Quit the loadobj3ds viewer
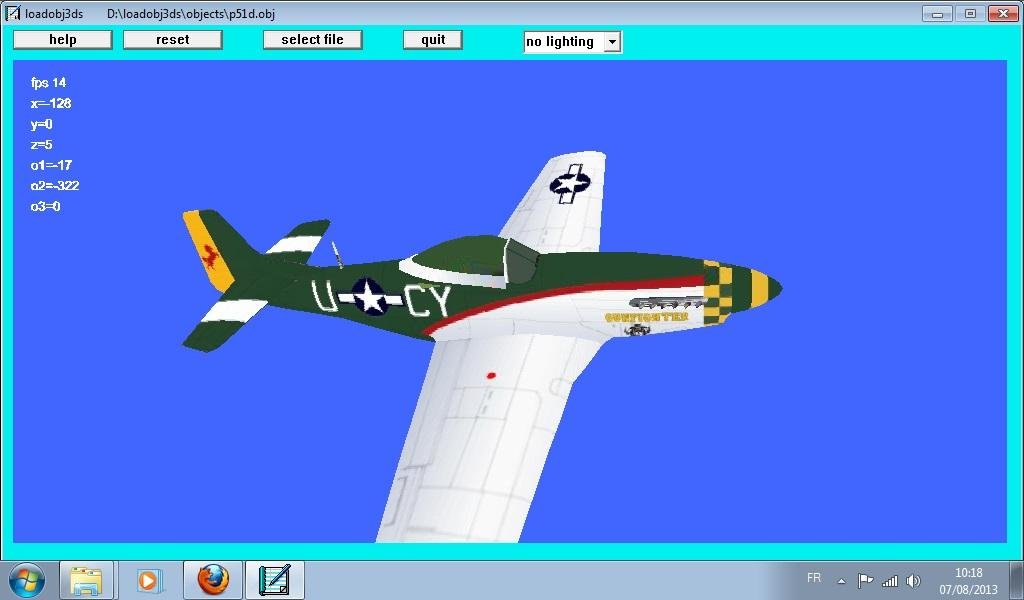The height and width of the screenshot is (600, 1024). click(433, 40)
